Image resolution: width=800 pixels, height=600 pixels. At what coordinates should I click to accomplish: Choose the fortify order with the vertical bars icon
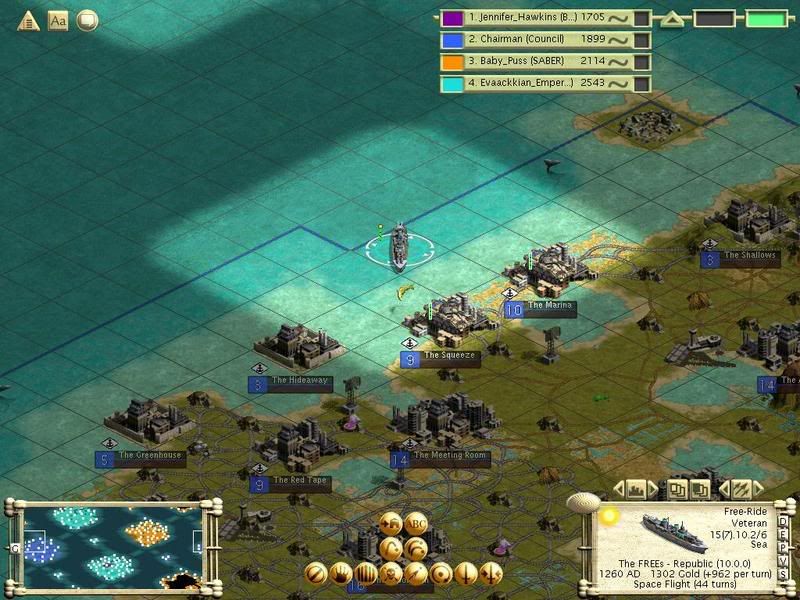[366, 574]
